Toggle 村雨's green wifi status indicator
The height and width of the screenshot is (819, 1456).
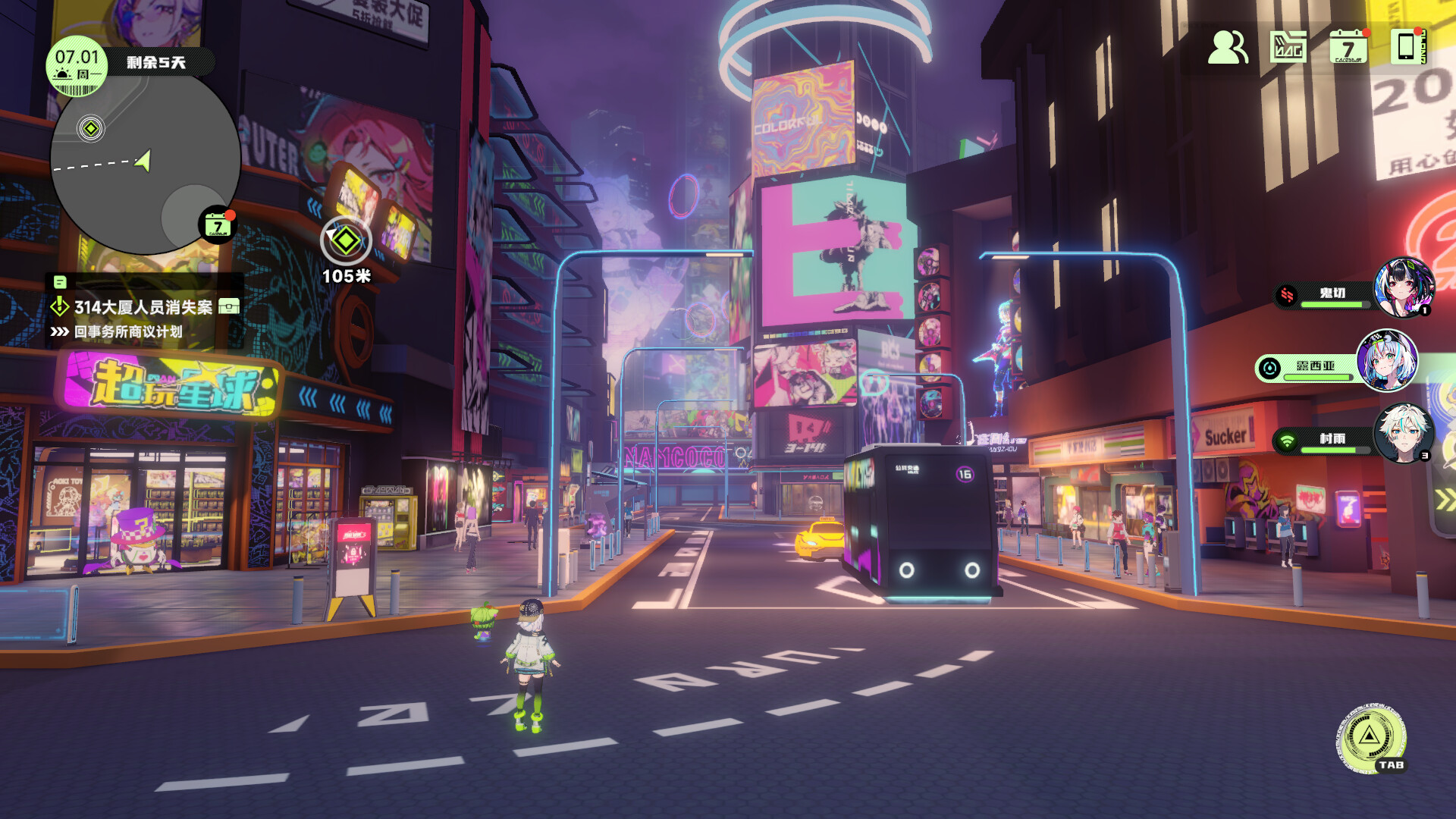[1287, 440]
